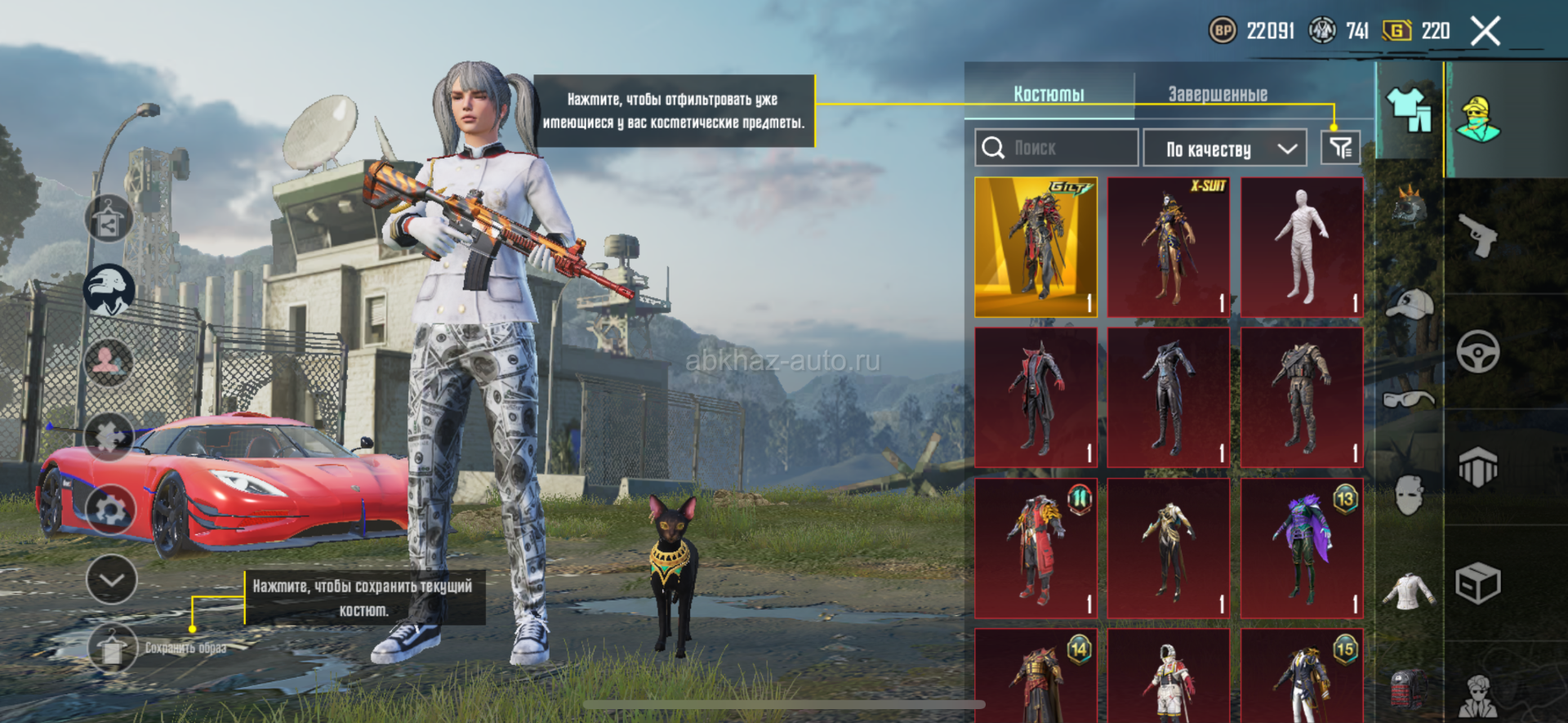Pick the purple outfit with badge 13
The width and height of the screenshot is (1568, 723).
[1302, 548]
